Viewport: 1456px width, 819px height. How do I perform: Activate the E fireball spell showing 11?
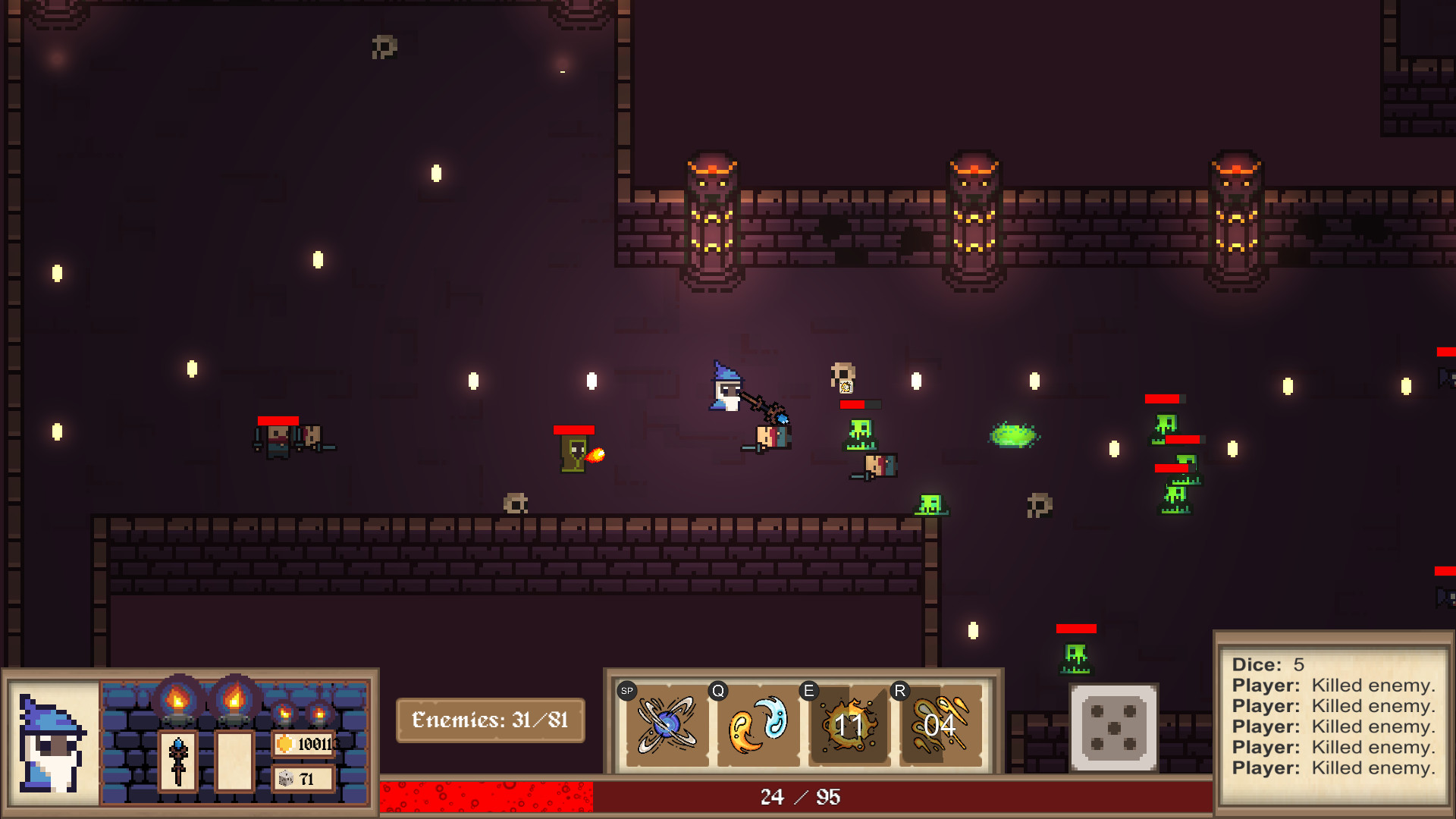(849, 724)
